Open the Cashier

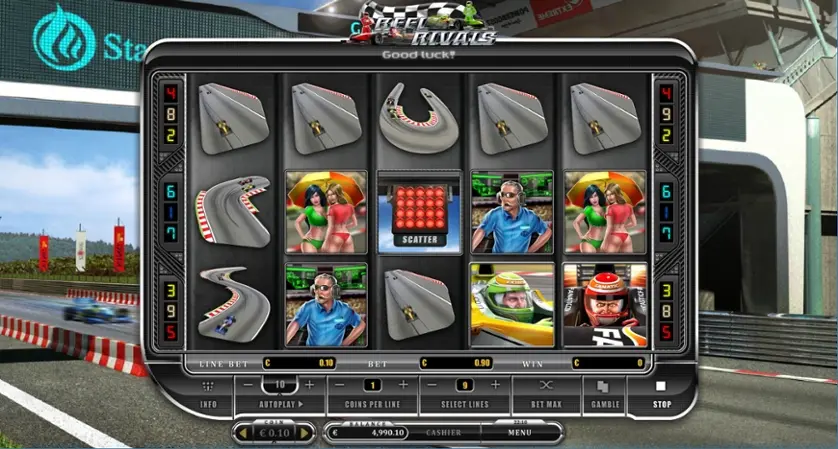point(443,433)
